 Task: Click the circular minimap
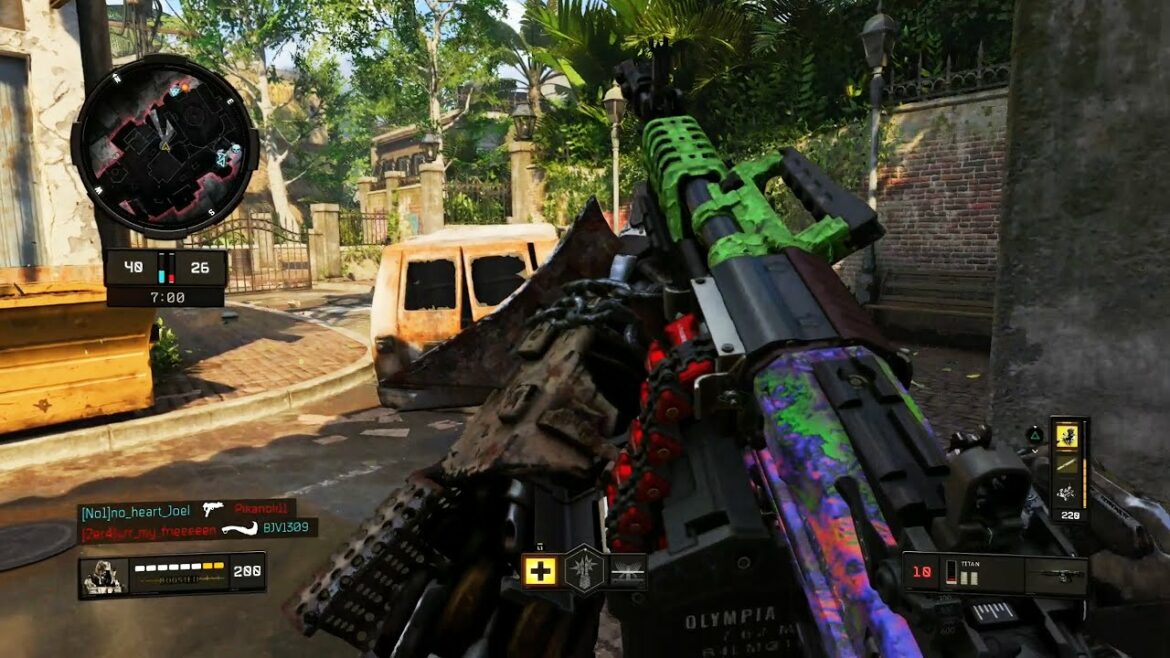pos(165,146)
